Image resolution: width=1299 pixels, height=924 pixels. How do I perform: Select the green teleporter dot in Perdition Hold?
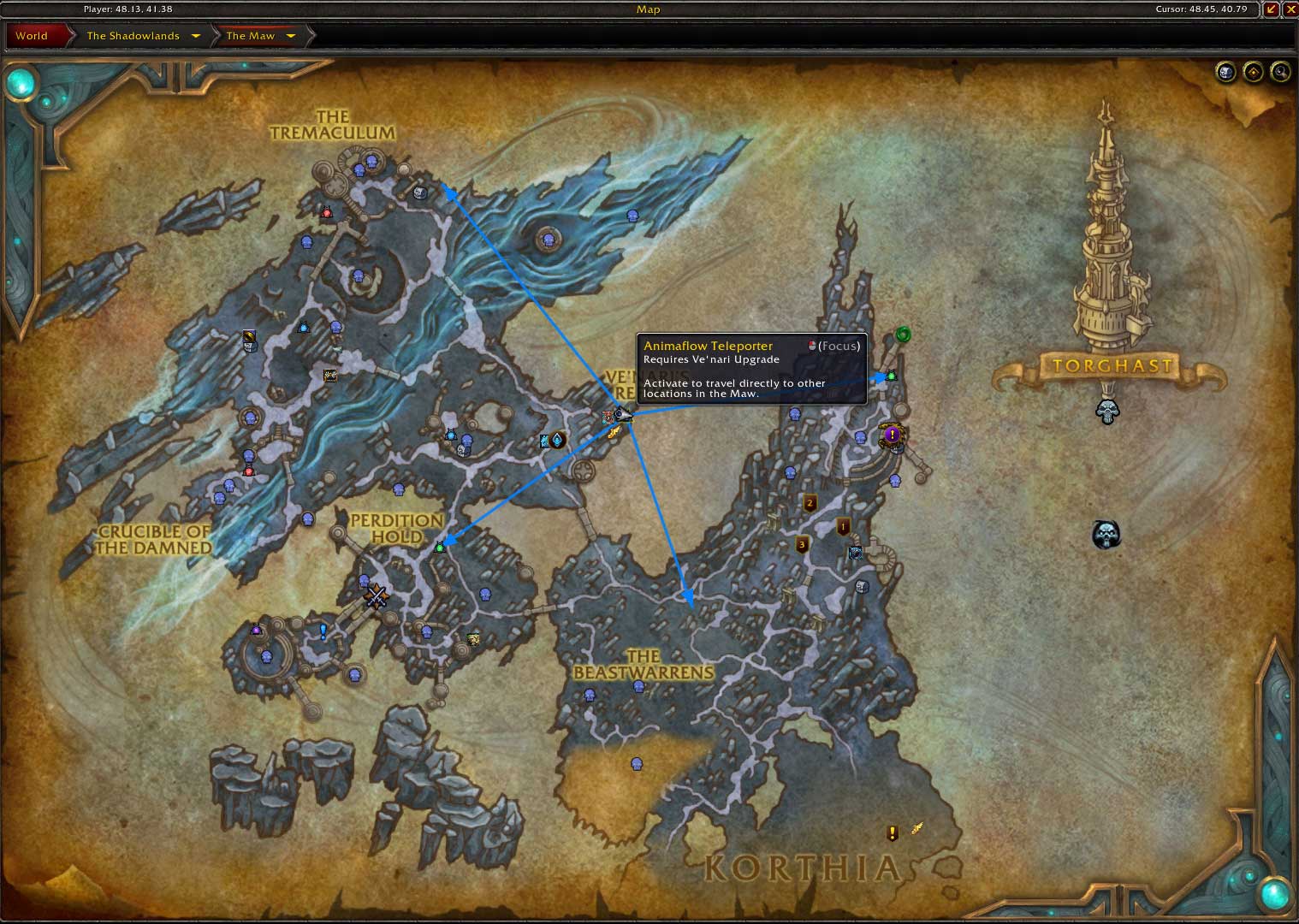(440, 546)
